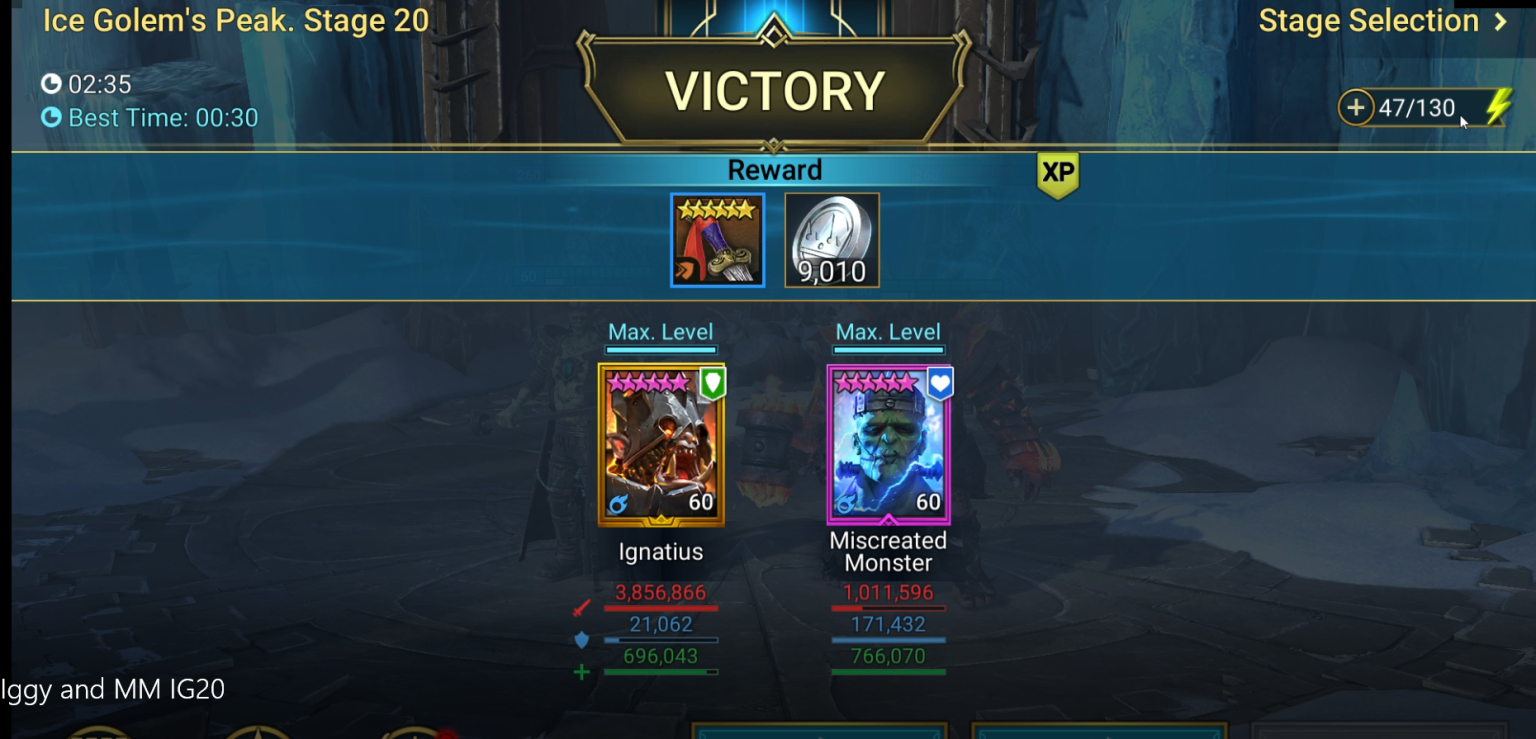Image resolution: width=1536 pixels, height=739 pixels.
Task: Open the energy purchase plus button
Action: 1356,106
